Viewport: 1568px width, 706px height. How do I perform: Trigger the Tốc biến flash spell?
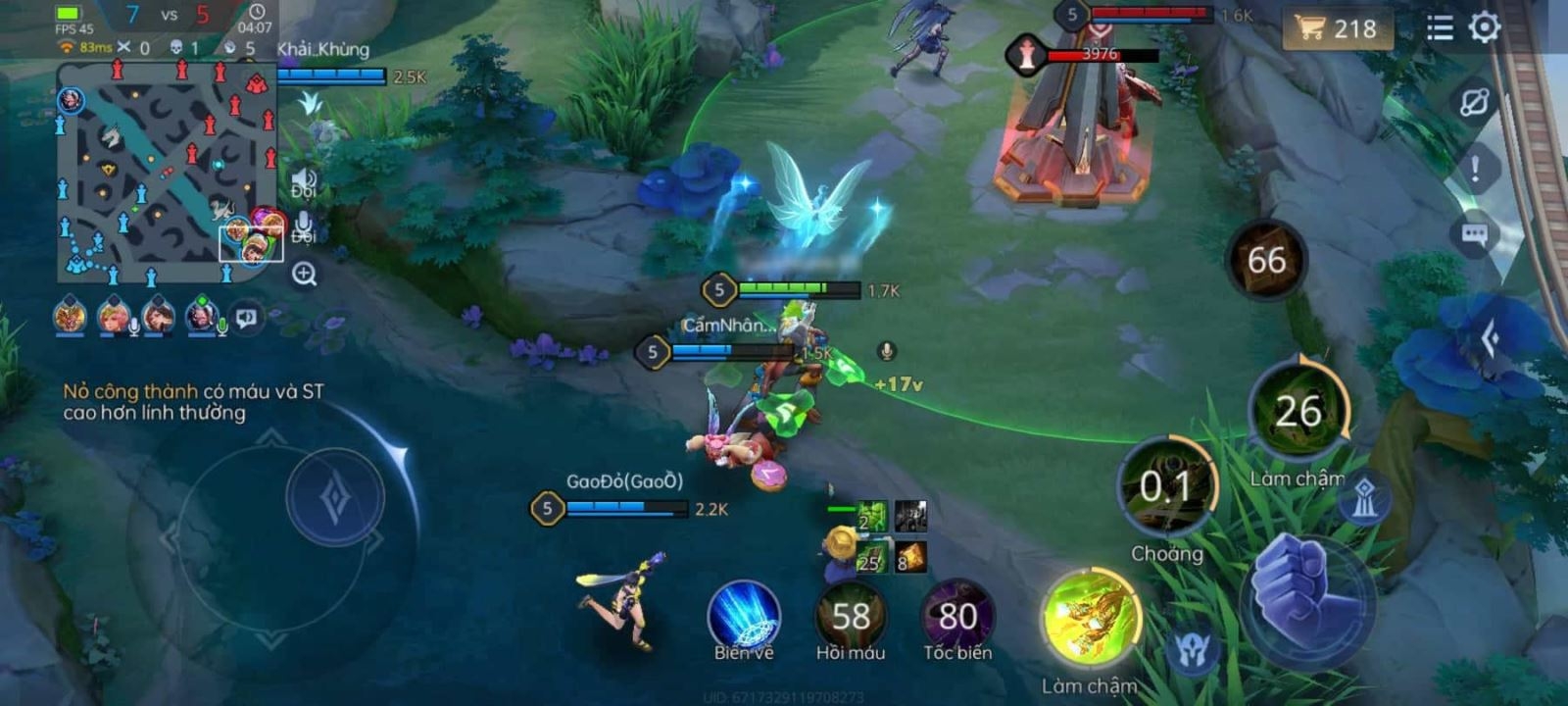click(957, 616)
